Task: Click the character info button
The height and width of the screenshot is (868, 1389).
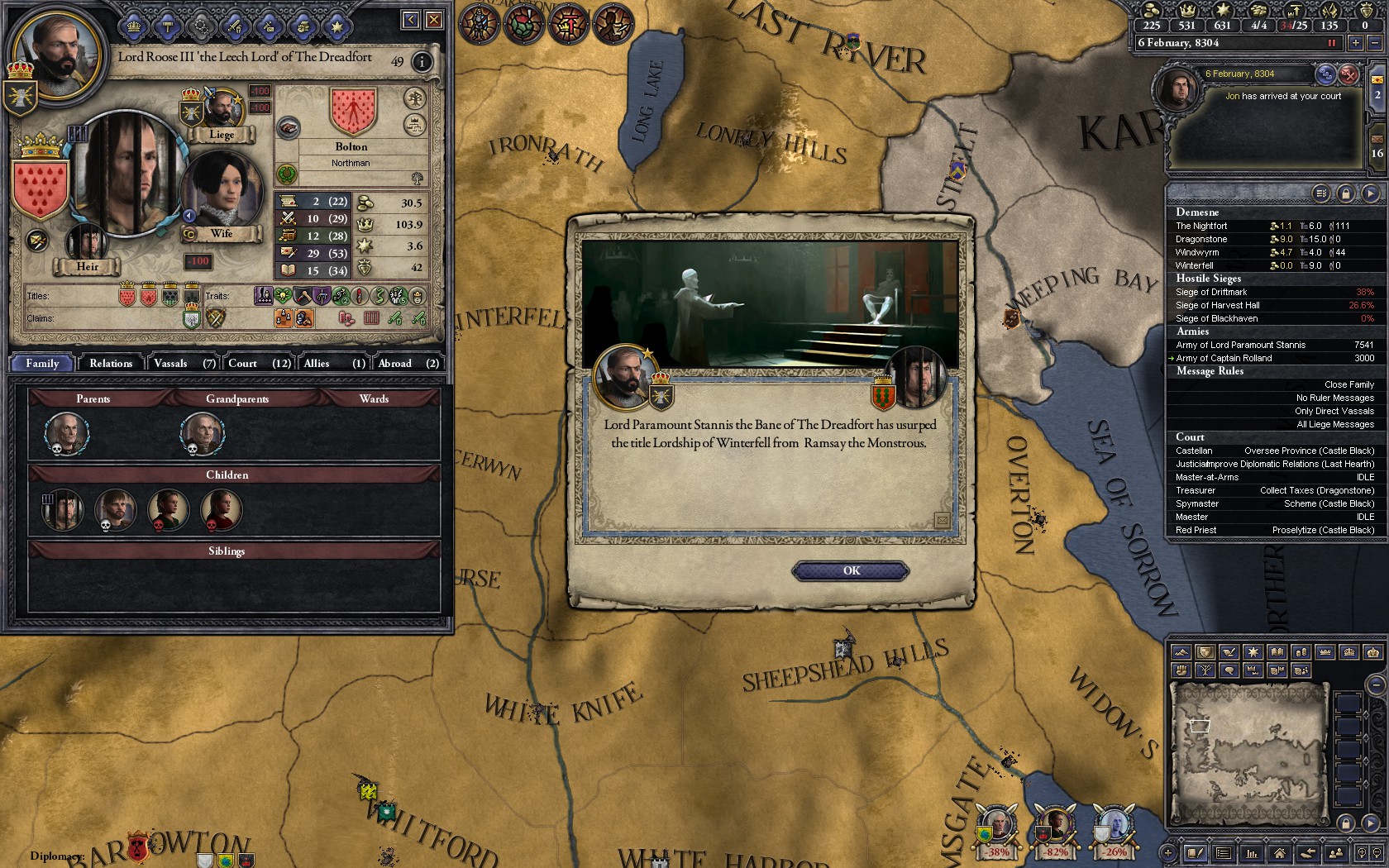Action: tap(422, 62)
